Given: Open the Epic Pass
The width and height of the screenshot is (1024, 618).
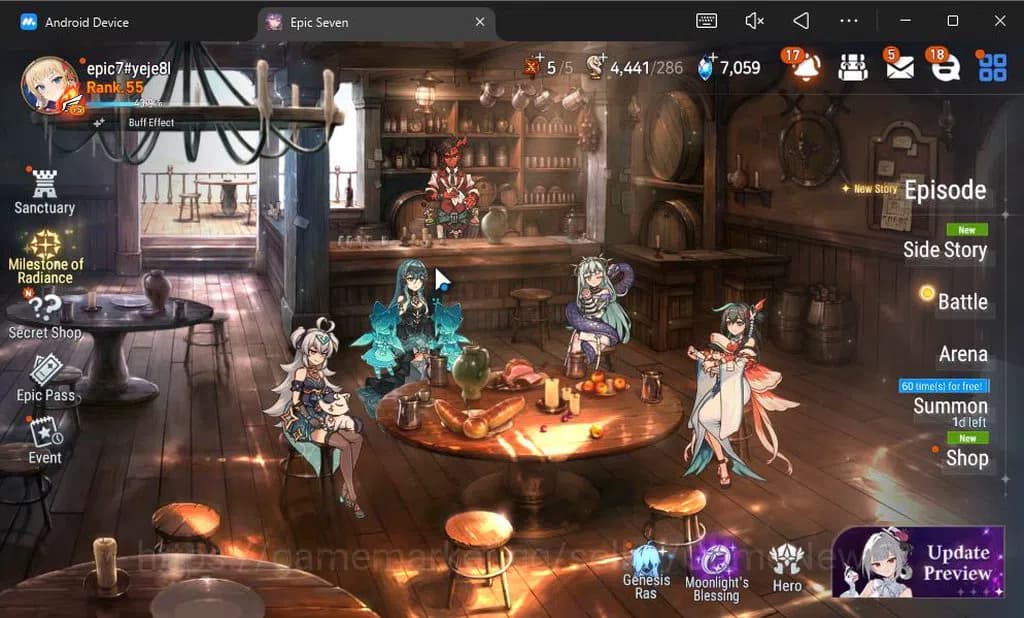Looking at the screenshot, I should pyautogui.click(x=45, y=378).
